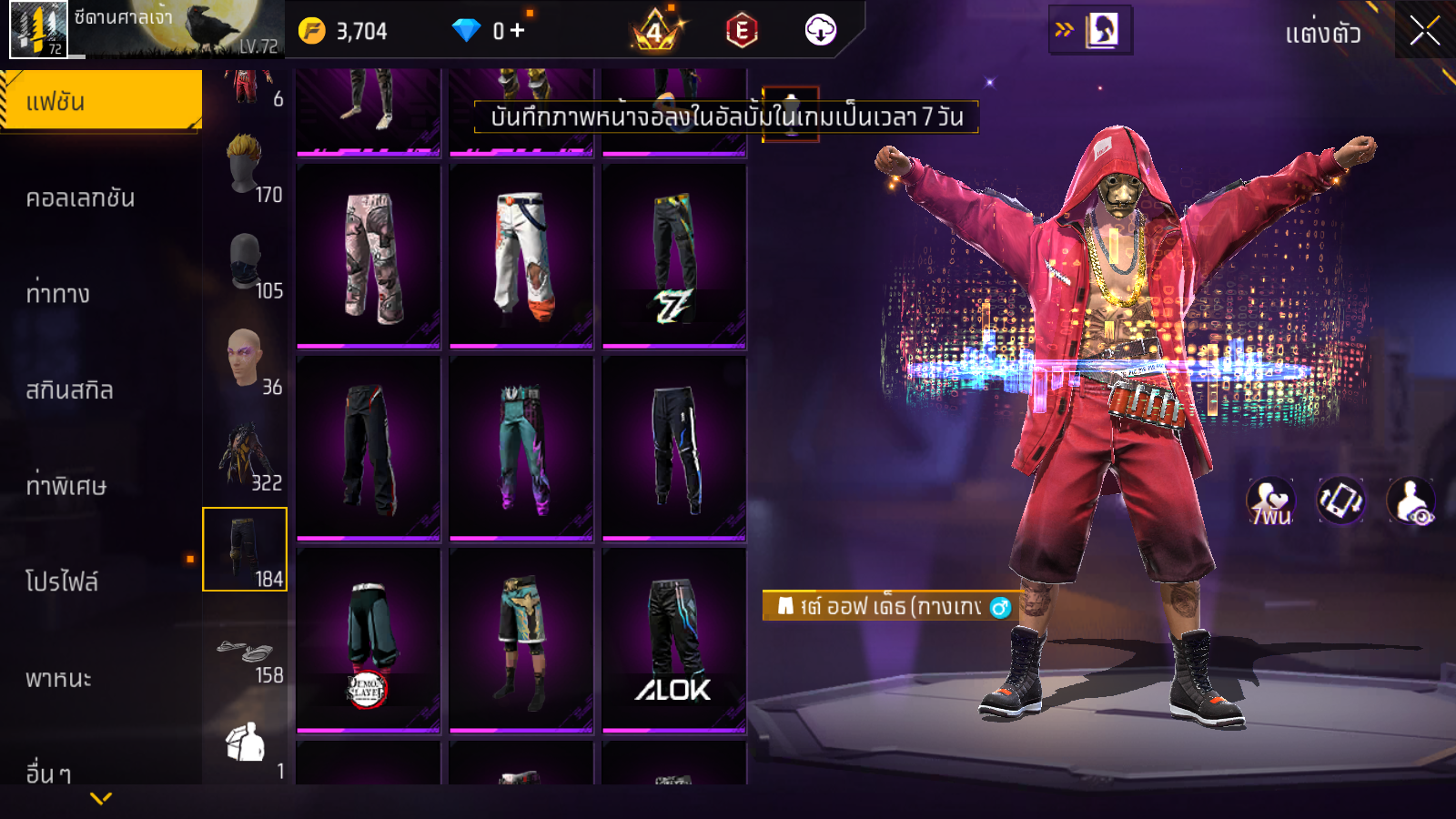Select the Demon Slayer pants item
The width and height of the screenshot is (1456, 819).
[368, 641]
